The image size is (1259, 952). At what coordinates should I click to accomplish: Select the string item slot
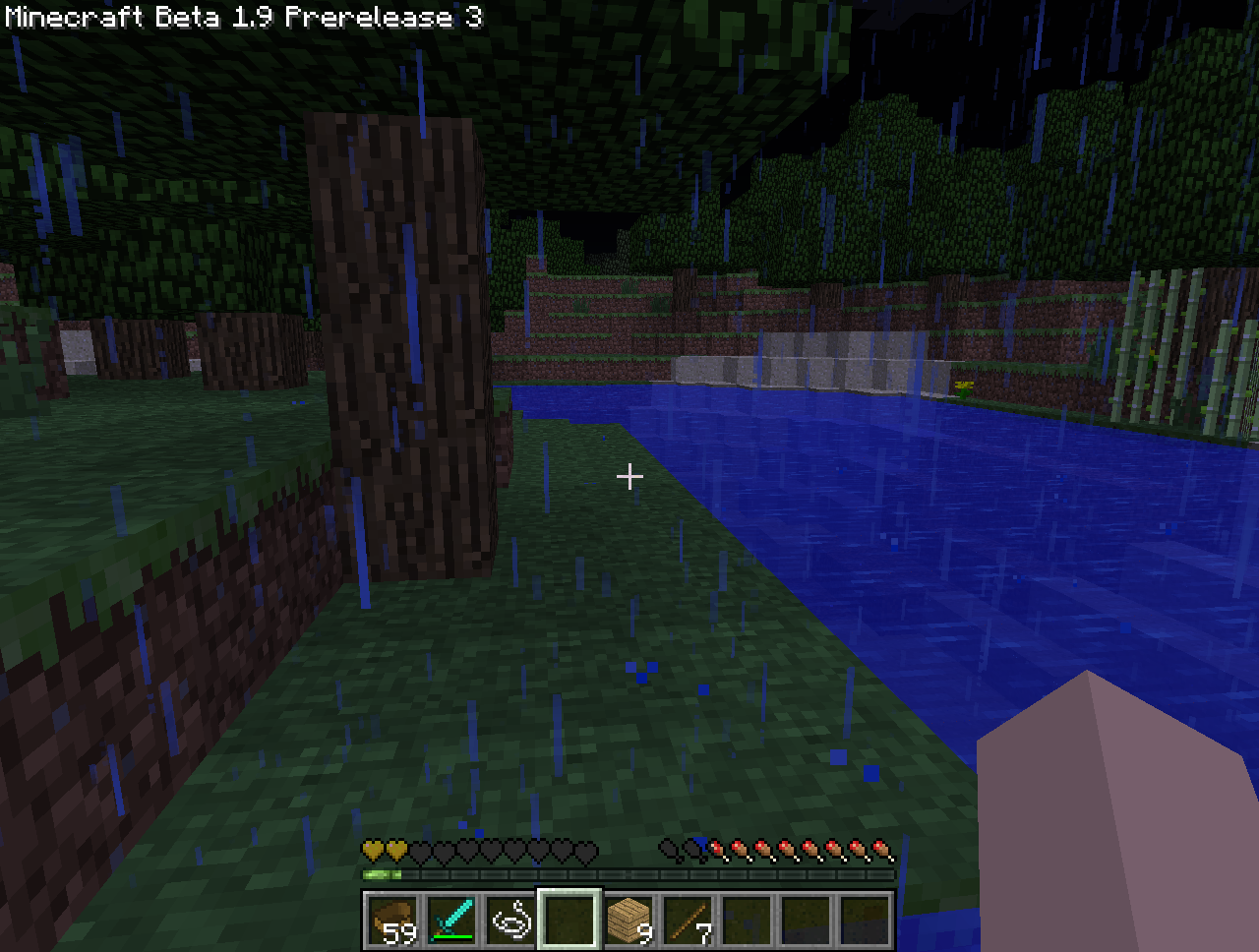pyautogui.click(x=510, y=921)
